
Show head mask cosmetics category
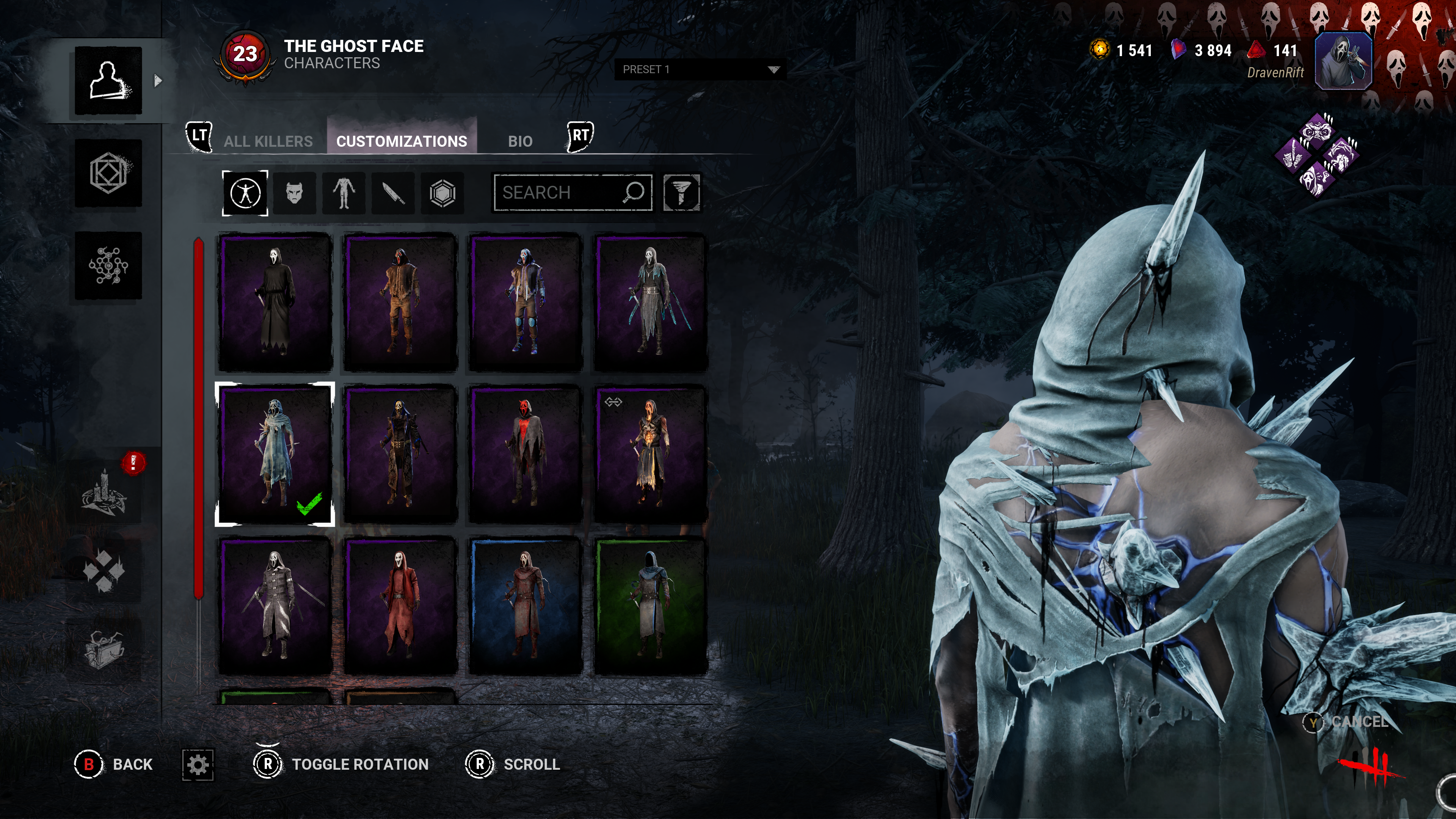pos(295,193)
